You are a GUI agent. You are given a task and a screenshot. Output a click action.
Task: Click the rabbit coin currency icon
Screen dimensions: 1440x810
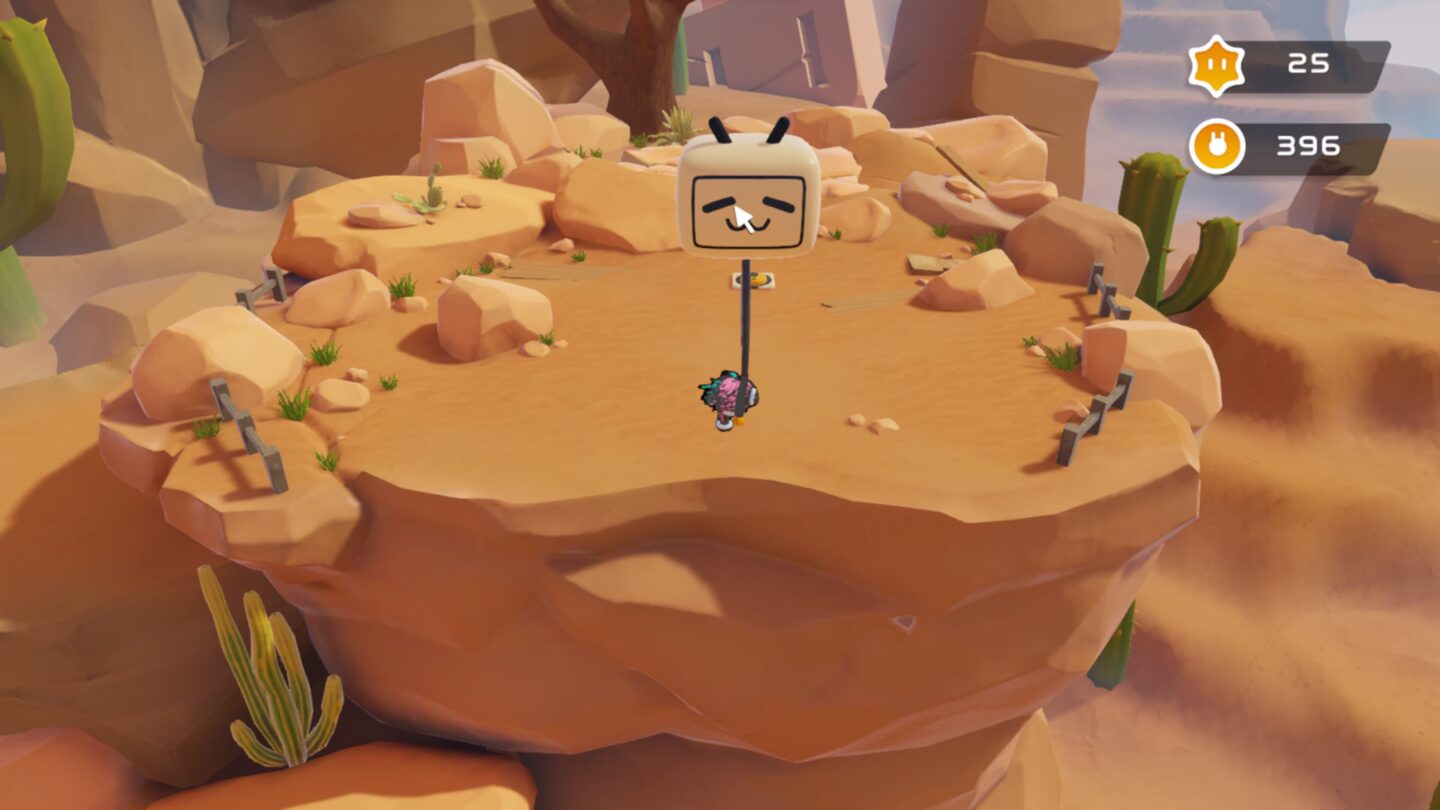tap(1216, 146)
